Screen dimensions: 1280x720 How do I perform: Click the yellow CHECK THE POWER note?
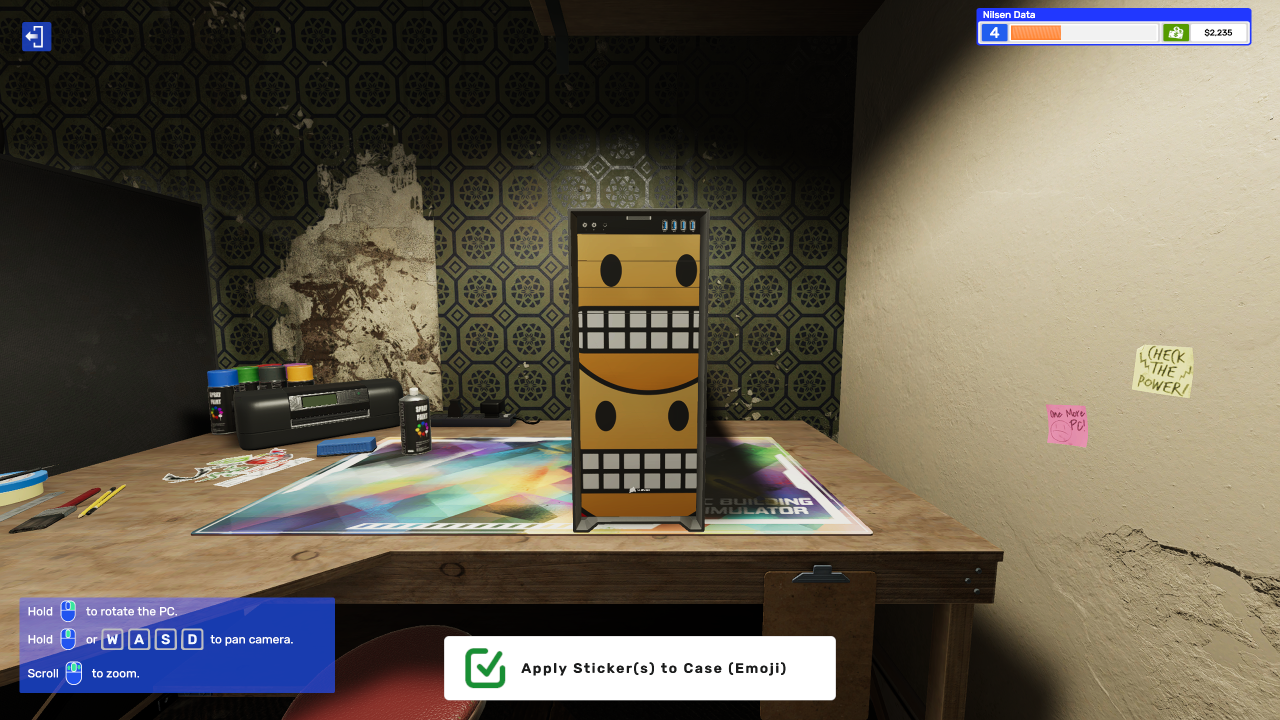coord(1162,372)
